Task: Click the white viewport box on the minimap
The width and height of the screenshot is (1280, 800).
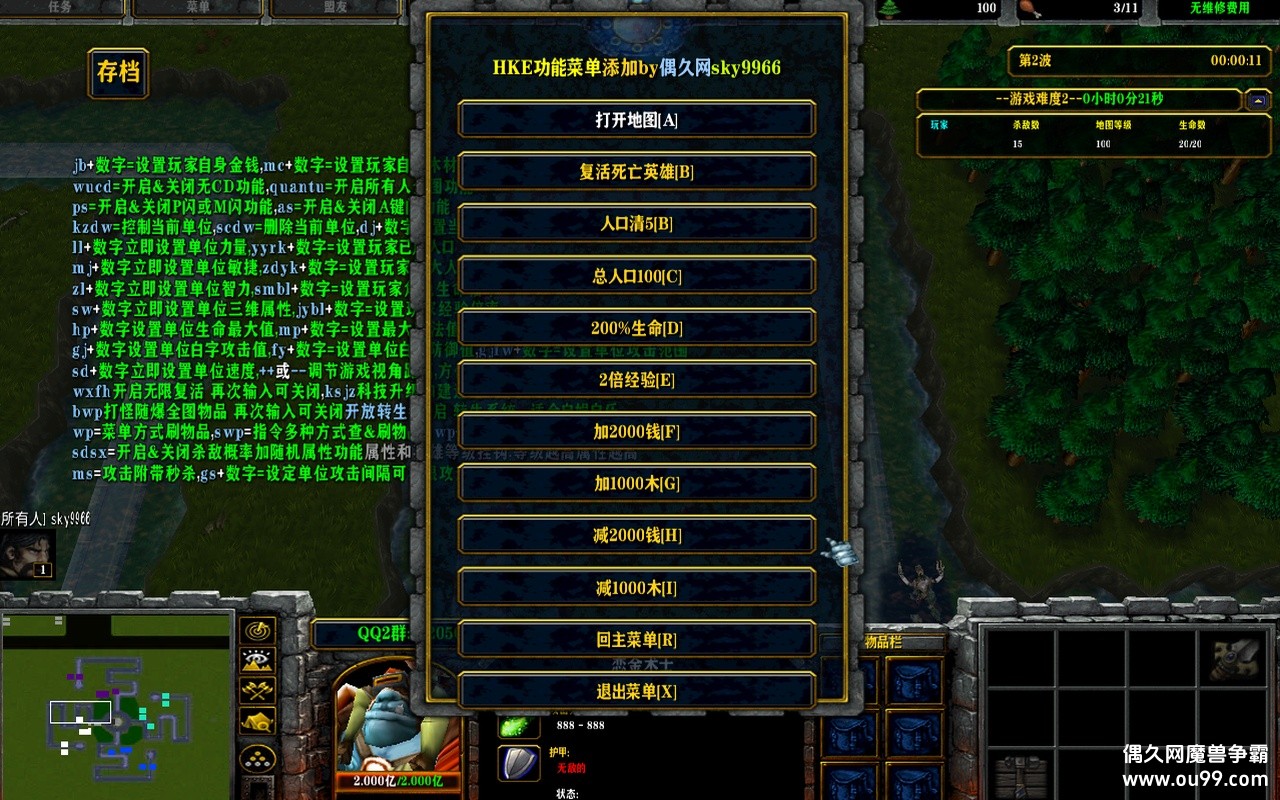Action: pyautogui.click(x=78, y=713)
